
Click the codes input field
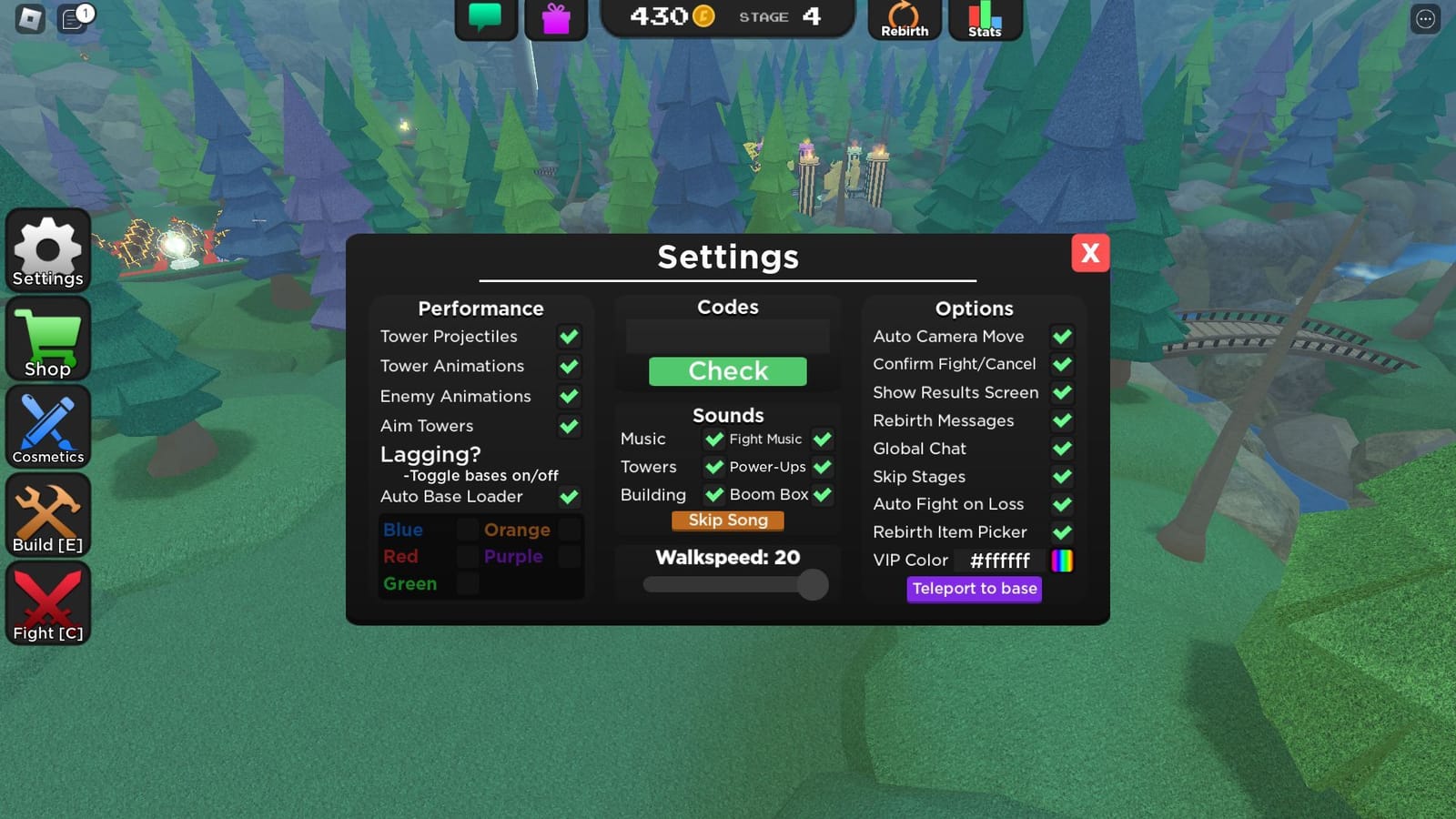pos(726,336)
